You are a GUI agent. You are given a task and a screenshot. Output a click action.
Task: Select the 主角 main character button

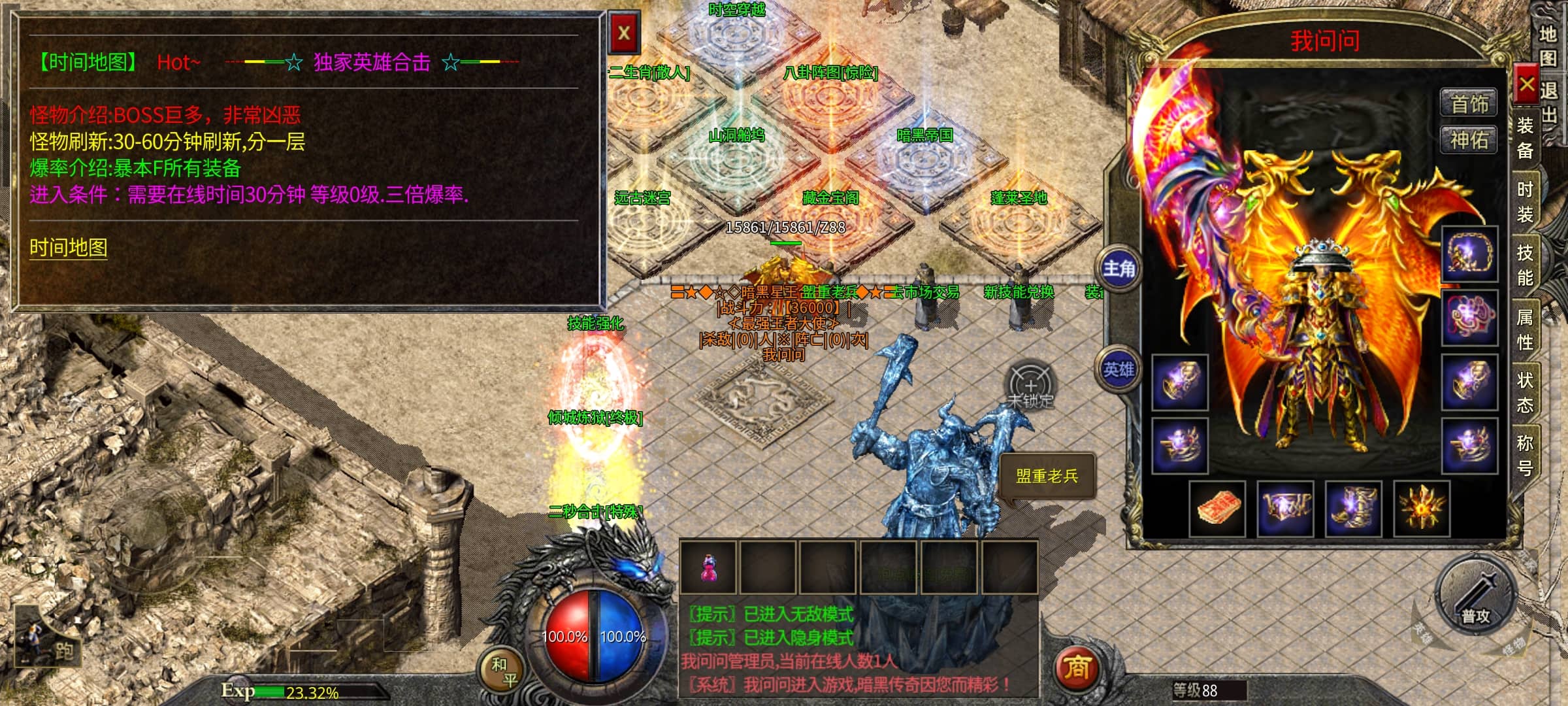tap(1119, 268)
